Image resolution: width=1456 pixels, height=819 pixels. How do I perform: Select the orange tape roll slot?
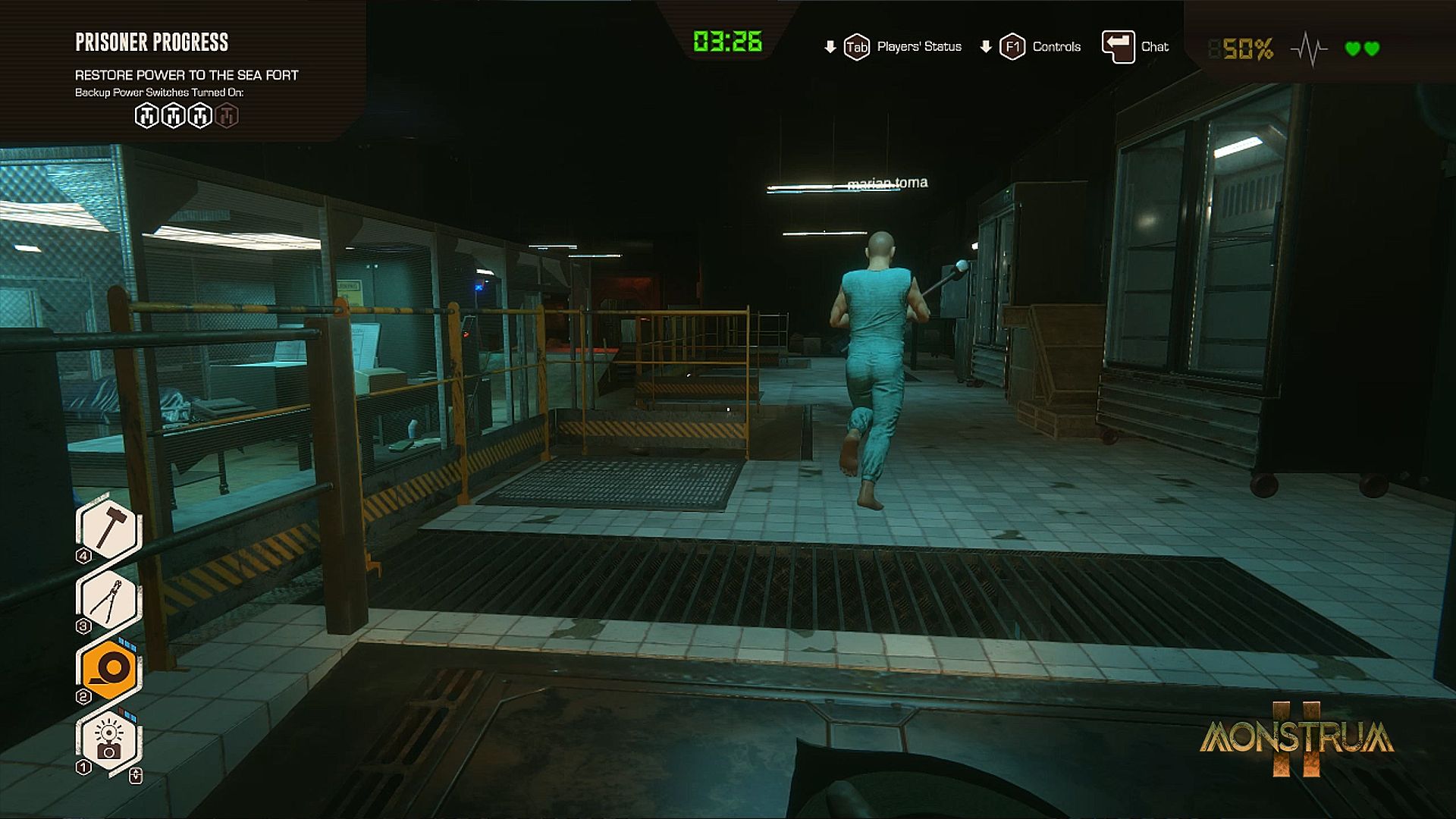108,669
